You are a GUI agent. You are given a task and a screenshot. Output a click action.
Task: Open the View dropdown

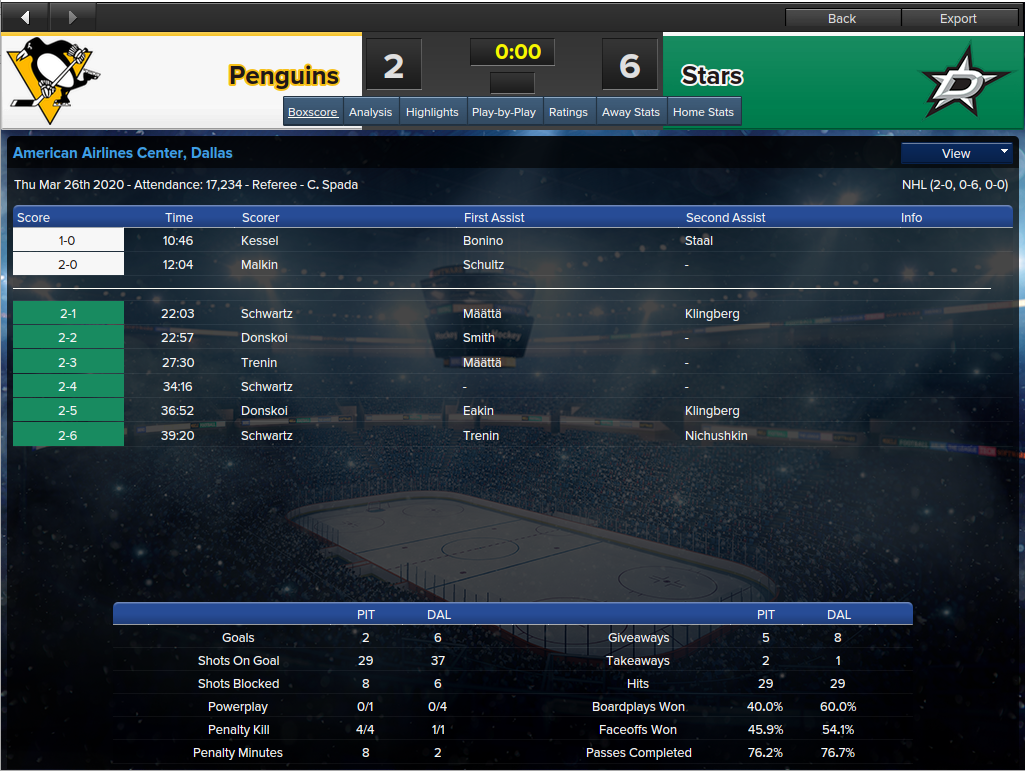pos(957,153)
